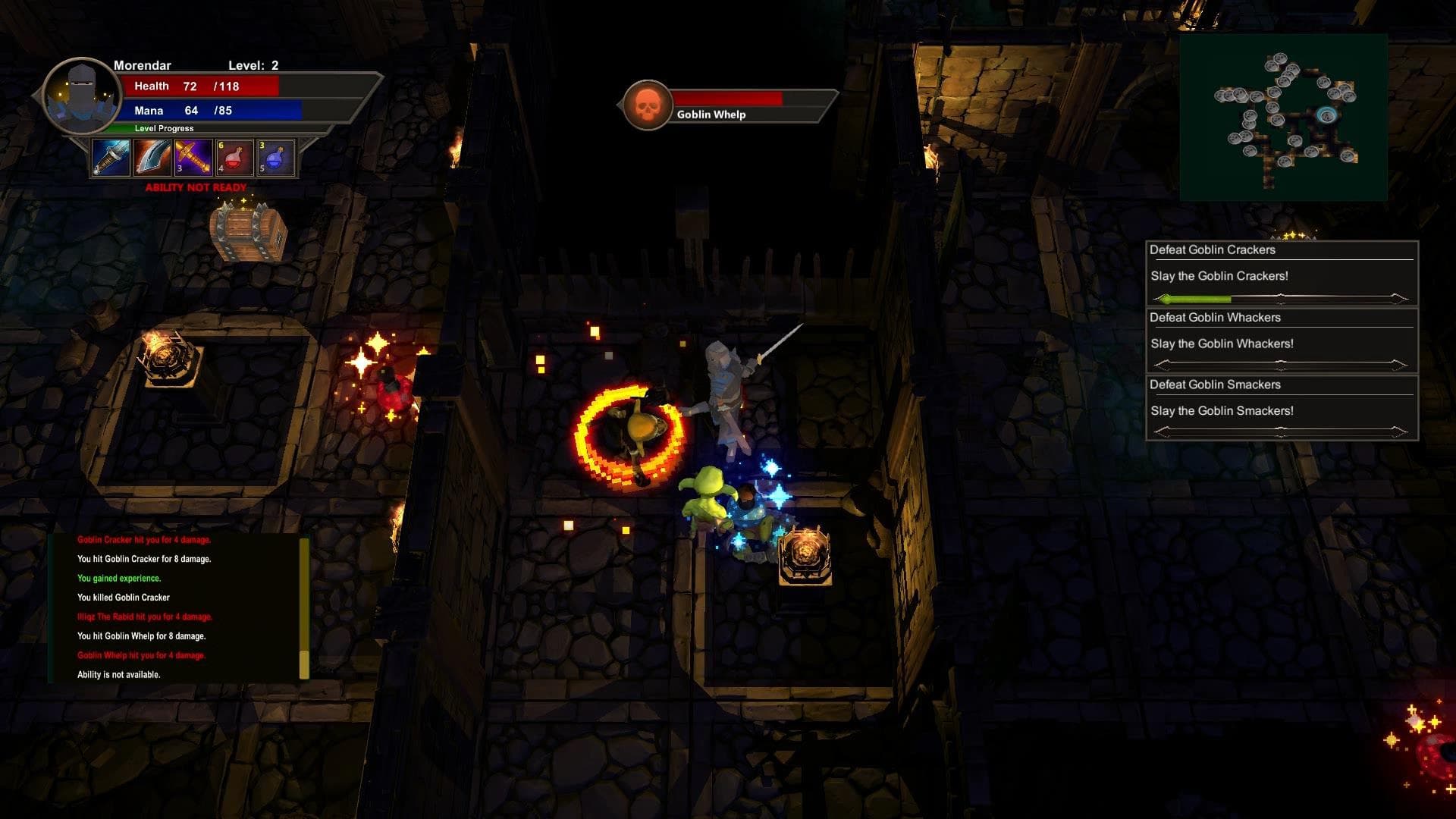
Task: Click the combat log message panel
Action: click(x=176, y=607)
